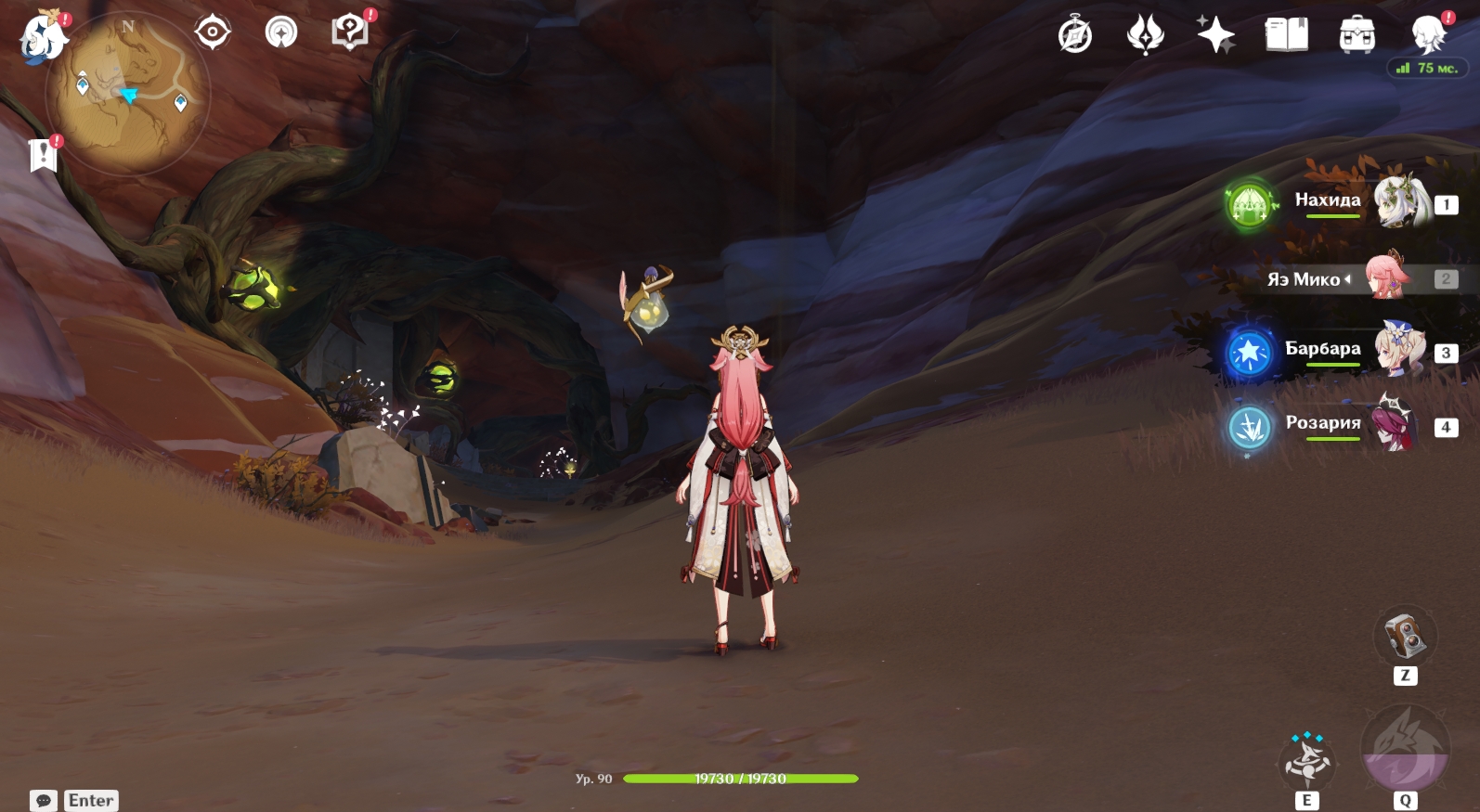Open the character screen icon
Viewport: 1480px width, 812px height.
click(x=1428, y=35)
